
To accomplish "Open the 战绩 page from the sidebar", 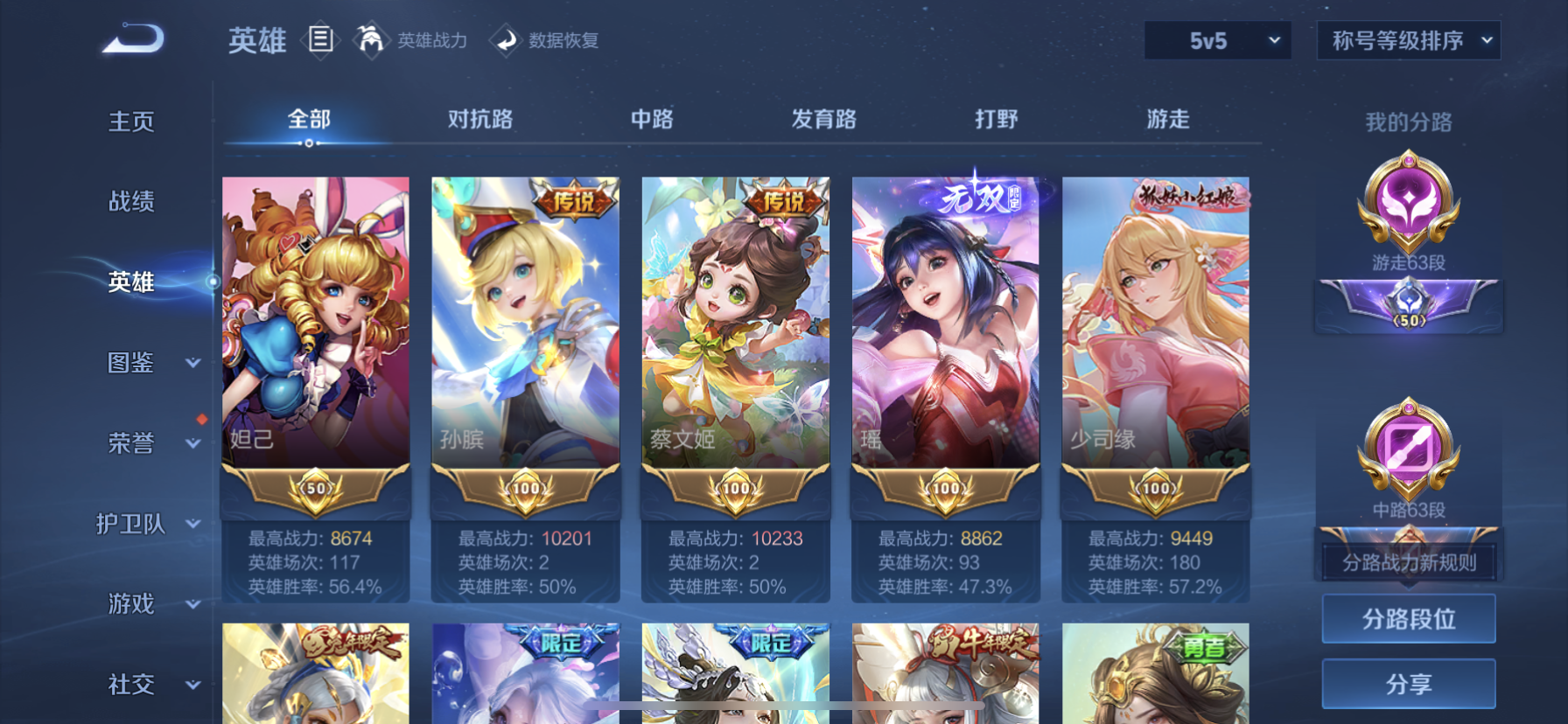I will point(131,202).
